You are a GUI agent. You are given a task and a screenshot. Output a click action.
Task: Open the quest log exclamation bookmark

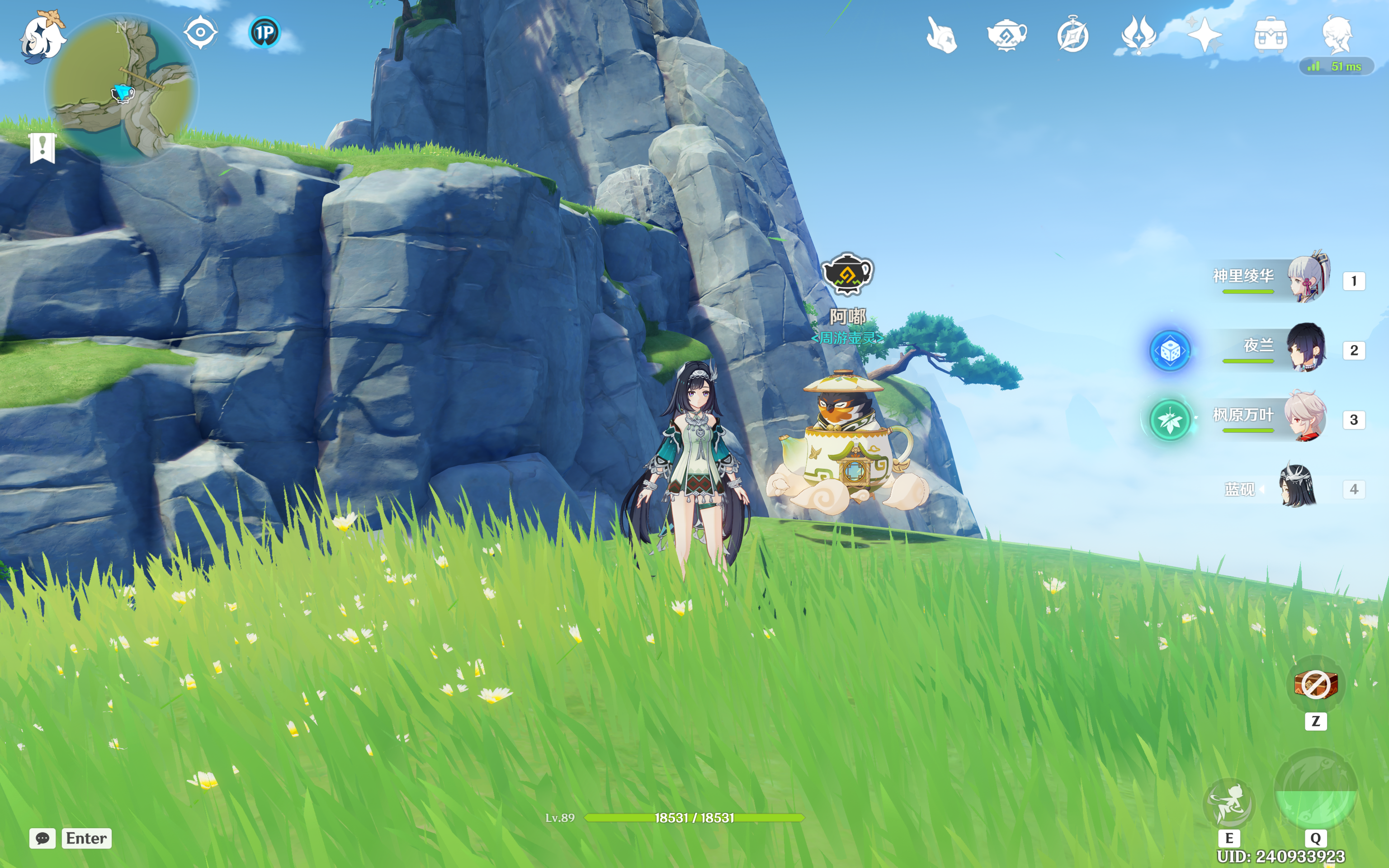43,147
